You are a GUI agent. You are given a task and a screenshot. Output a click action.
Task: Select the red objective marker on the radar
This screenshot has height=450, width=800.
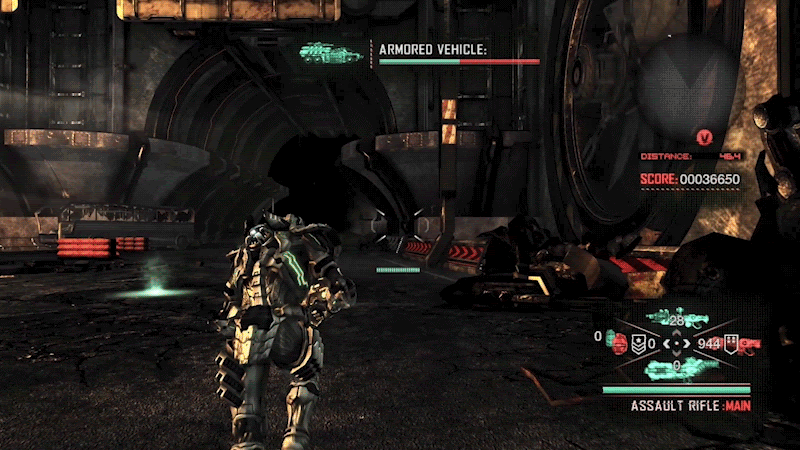tap(704, 135)
